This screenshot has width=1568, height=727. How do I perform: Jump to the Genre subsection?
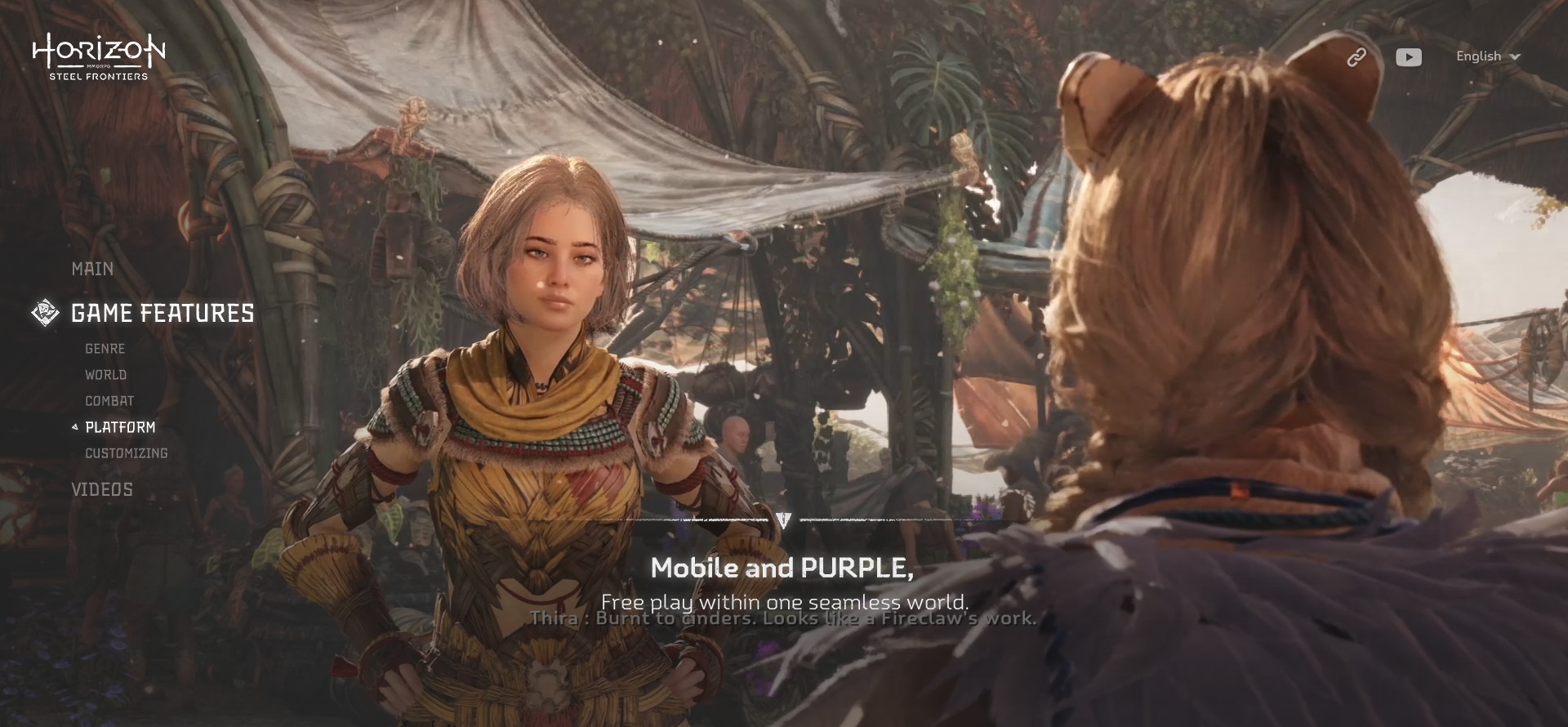coord(105,349)
